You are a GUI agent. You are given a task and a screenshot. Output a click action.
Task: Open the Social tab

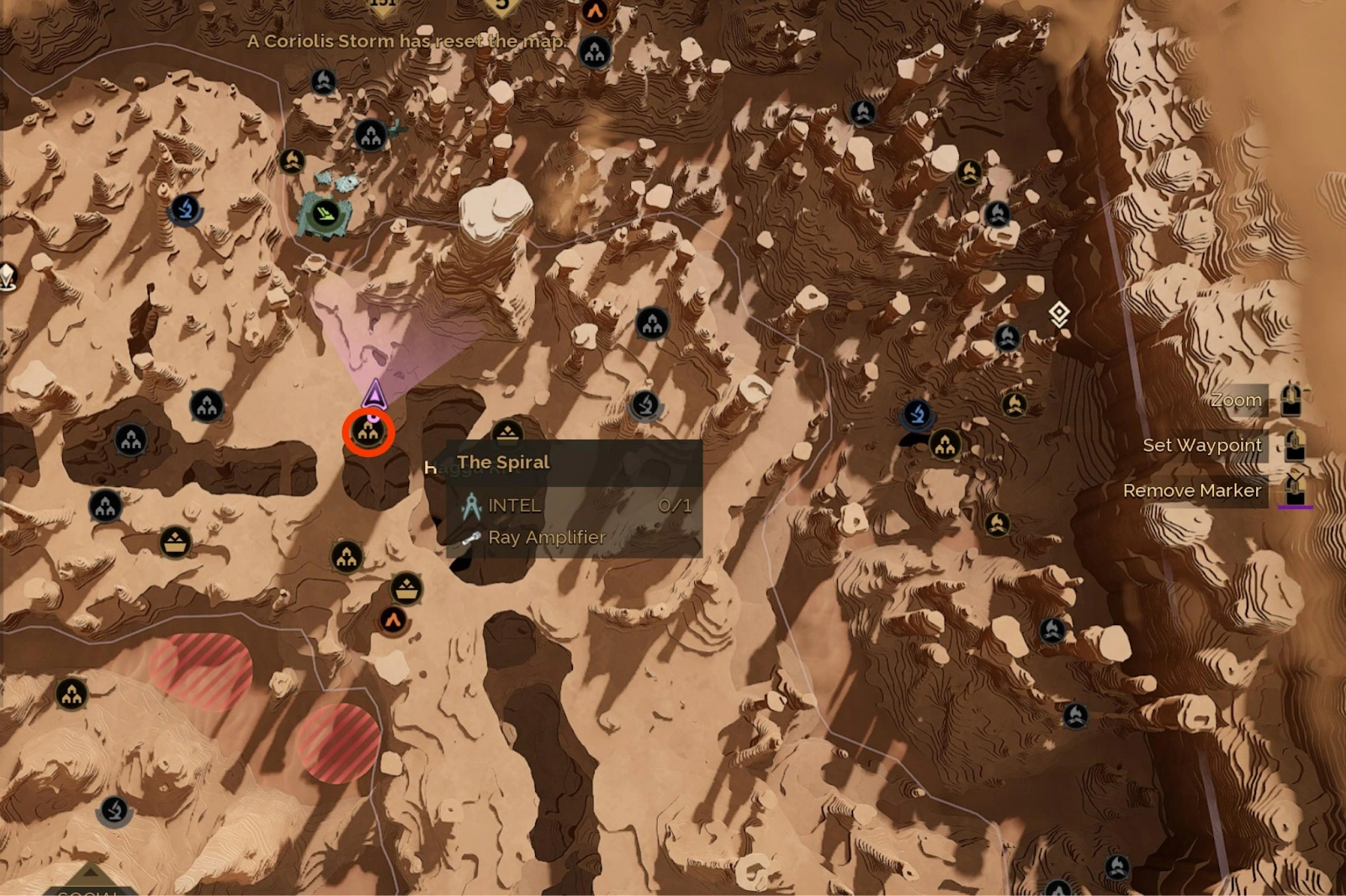(x=89, y=887)
